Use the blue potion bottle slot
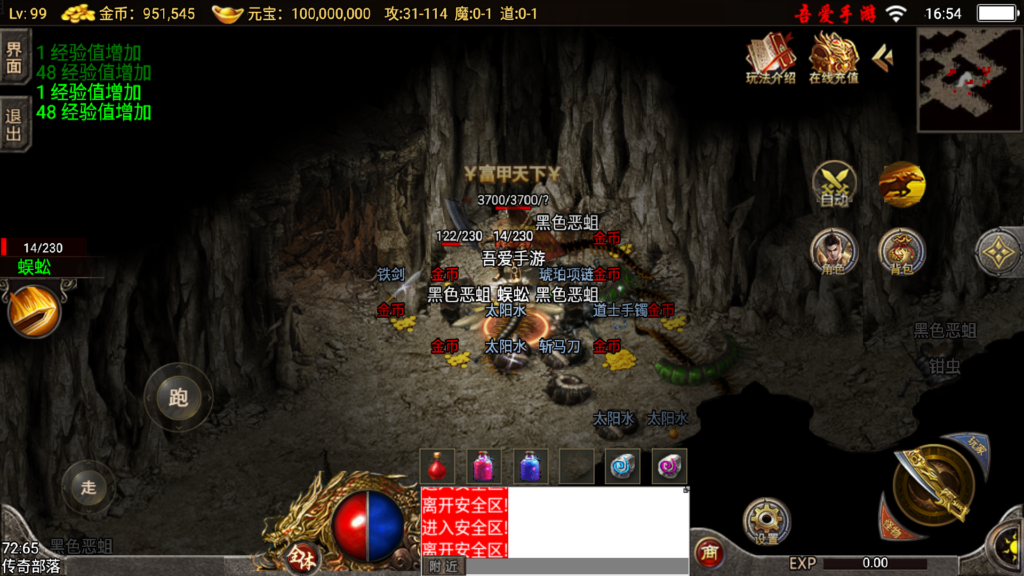 [530, 466]
